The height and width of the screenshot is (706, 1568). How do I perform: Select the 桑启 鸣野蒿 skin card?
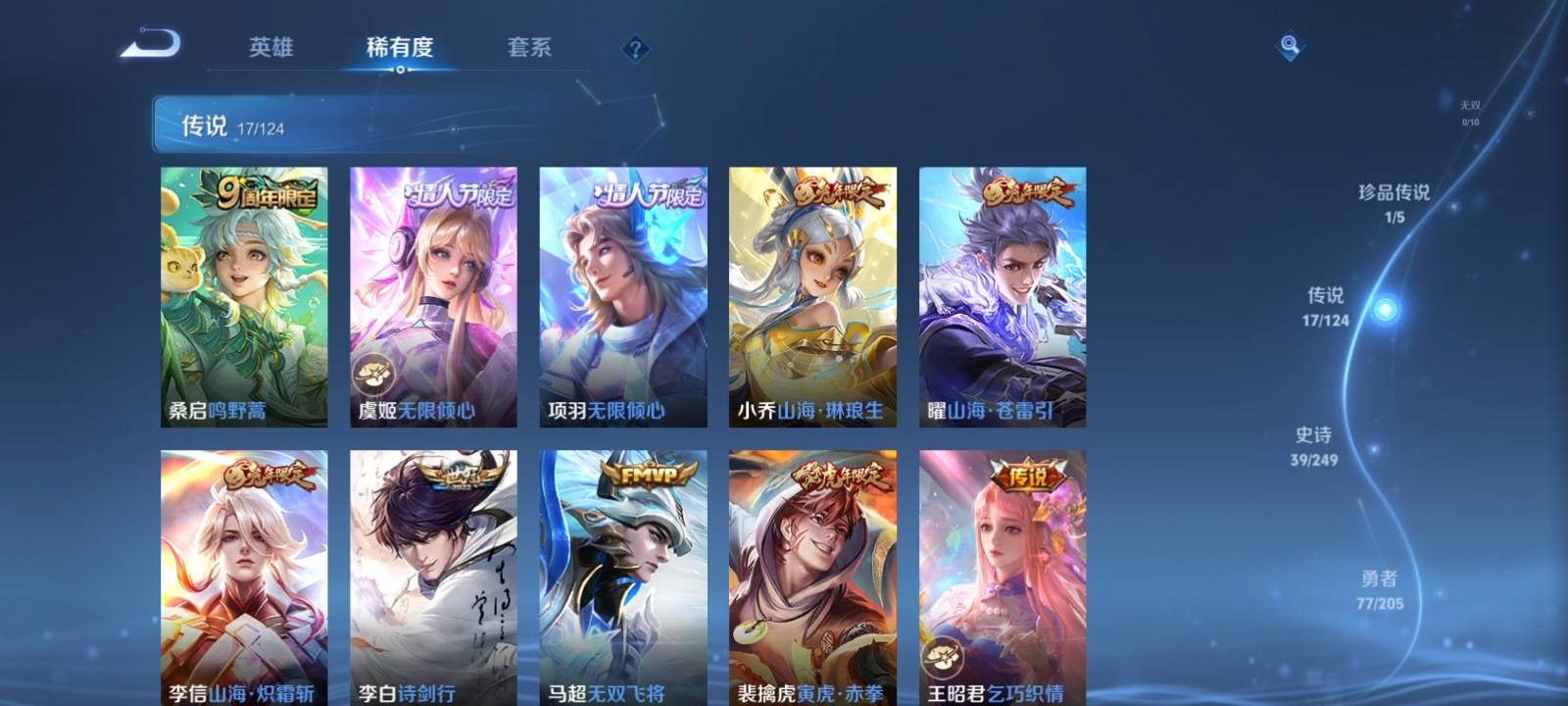pyautogui.click(x=244, y=296)
